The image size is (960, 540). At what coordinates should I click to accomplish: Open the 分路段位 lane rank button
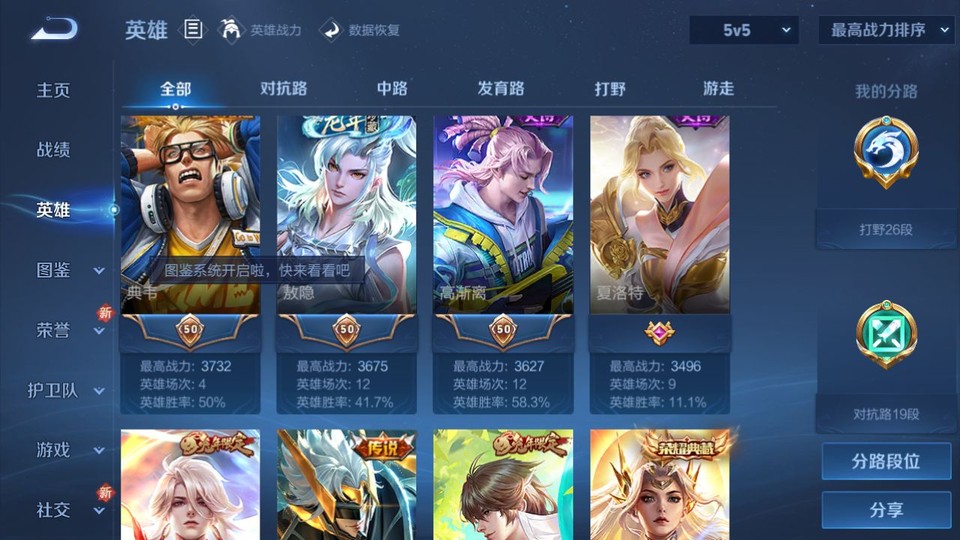(886, 462)
